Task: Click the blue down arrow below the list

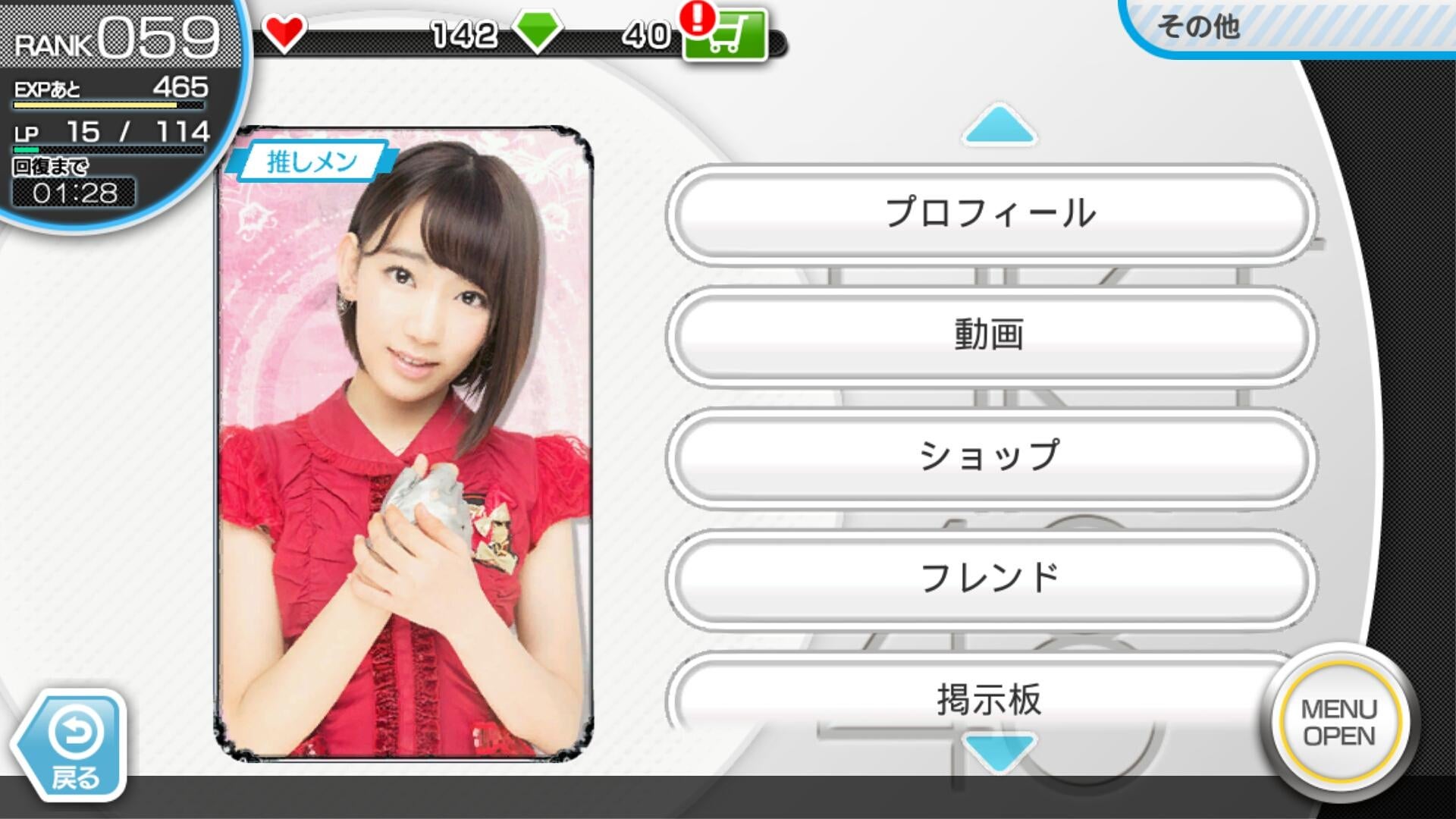Action: pyautogui.click(x=1000, y=751)
